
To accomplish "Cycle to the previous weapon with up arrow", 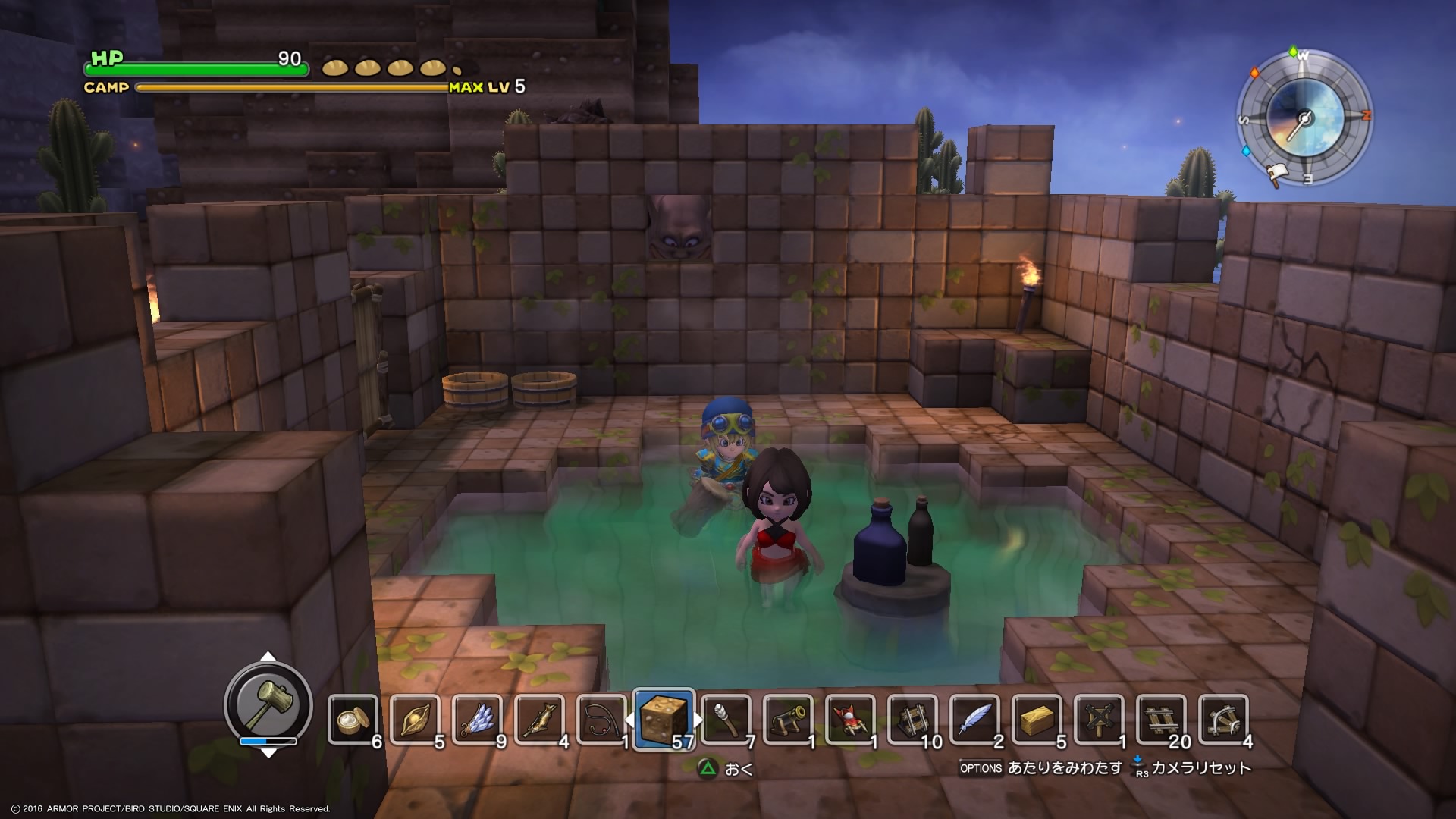I will coord(268,657).
